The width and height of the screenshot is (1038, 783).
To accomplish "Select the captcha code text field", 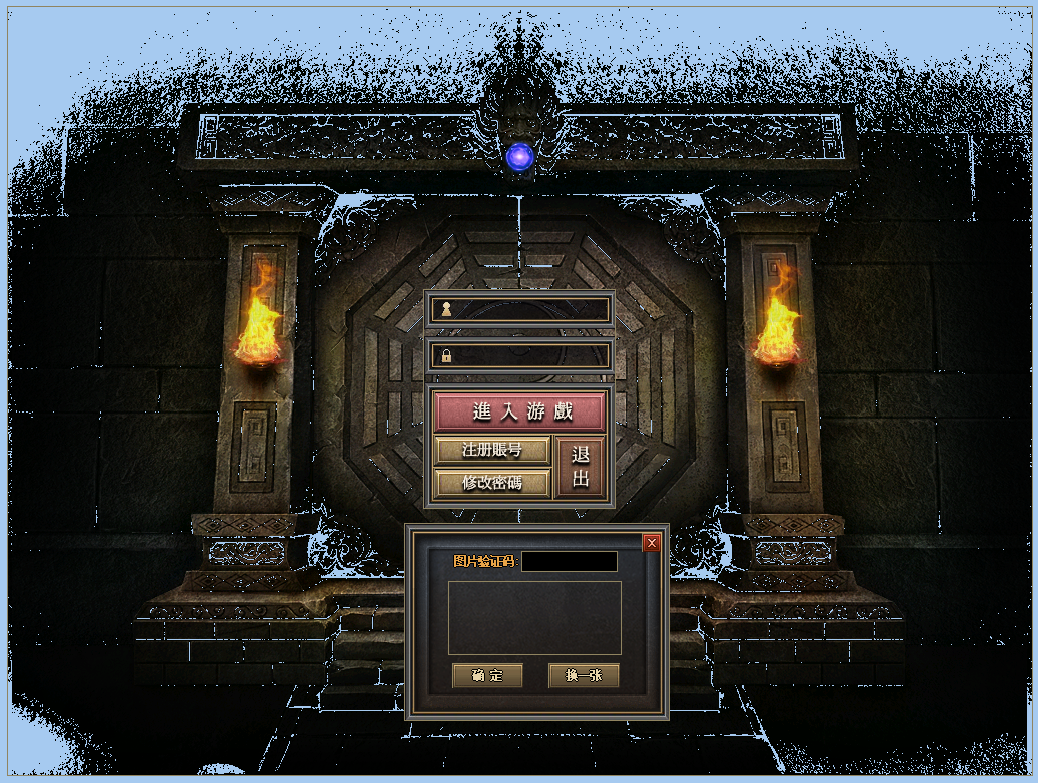I will [x=569, y=562].
